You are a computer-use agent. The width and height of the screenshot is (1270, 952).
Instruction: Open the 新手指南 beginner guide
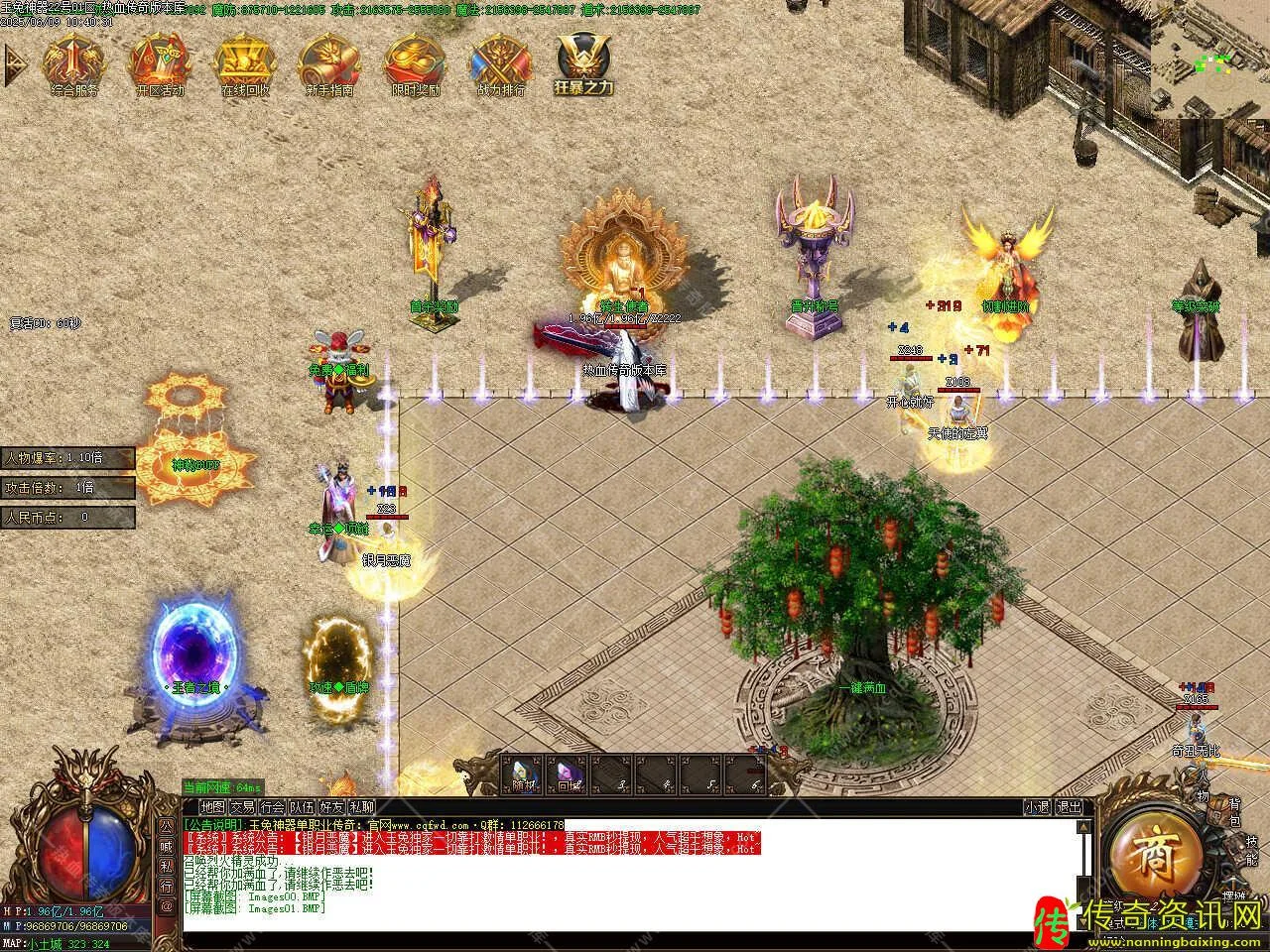(329, 63)
